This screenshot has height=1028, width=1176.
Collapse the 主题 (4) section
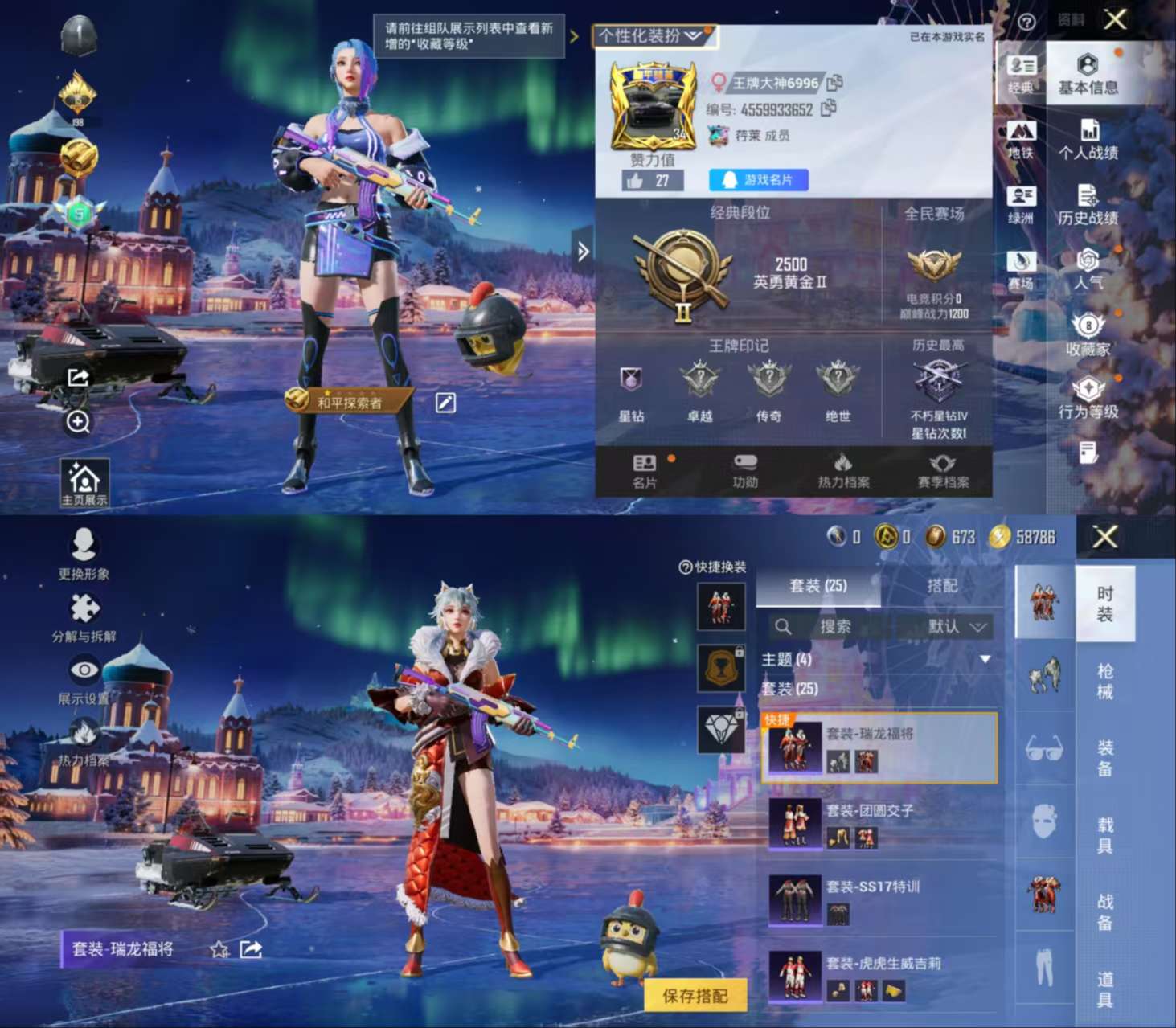(984, 657)
